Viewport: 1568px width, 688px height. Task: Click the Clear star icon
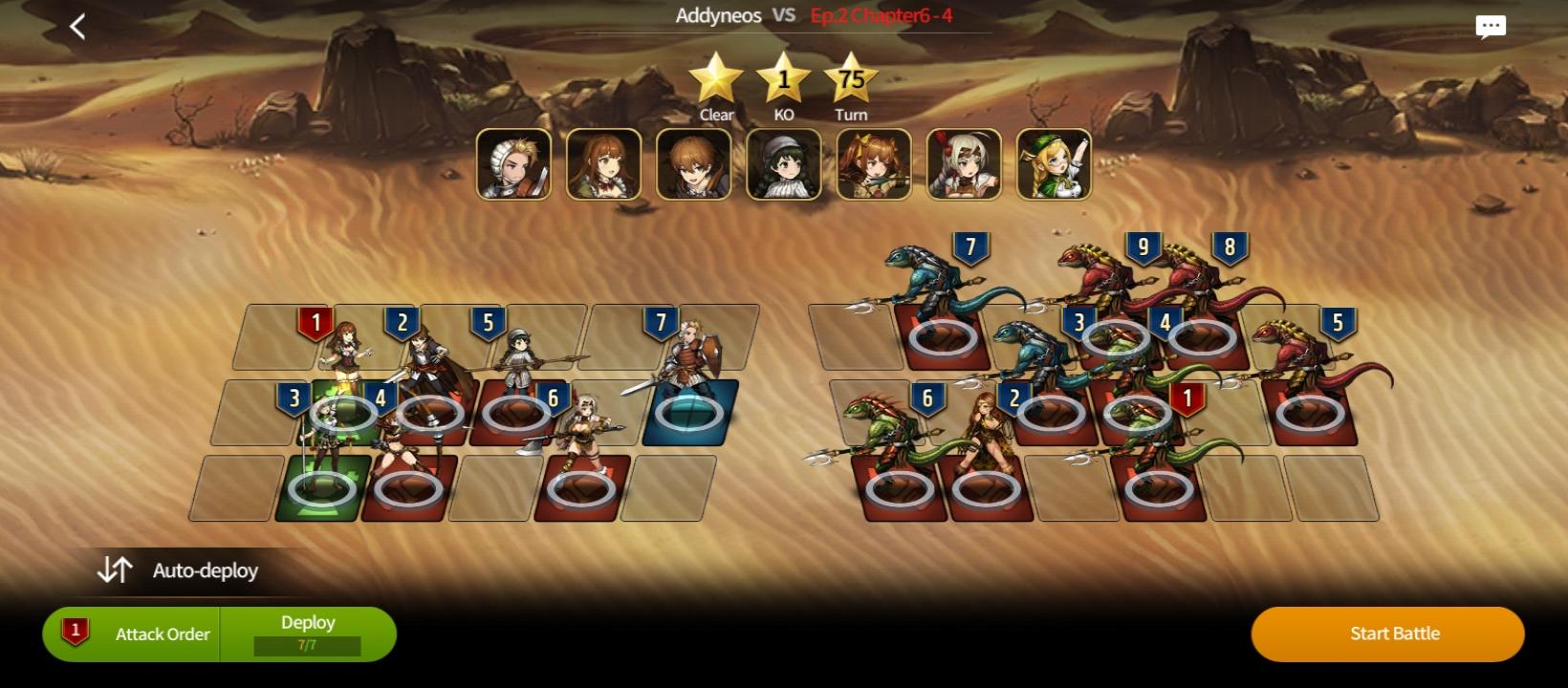tap(713, 78)
